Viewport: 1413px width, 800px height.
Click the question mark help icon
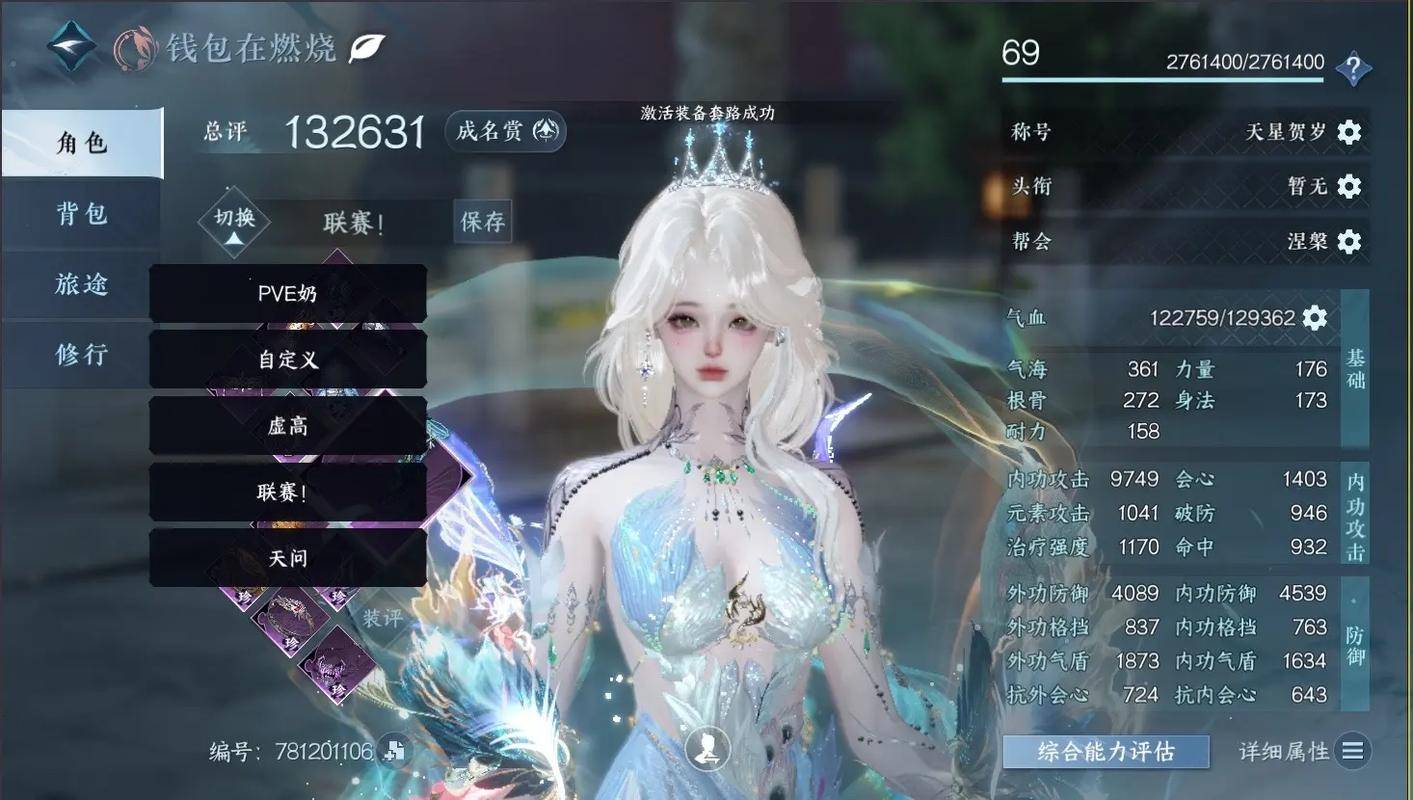1353,69
